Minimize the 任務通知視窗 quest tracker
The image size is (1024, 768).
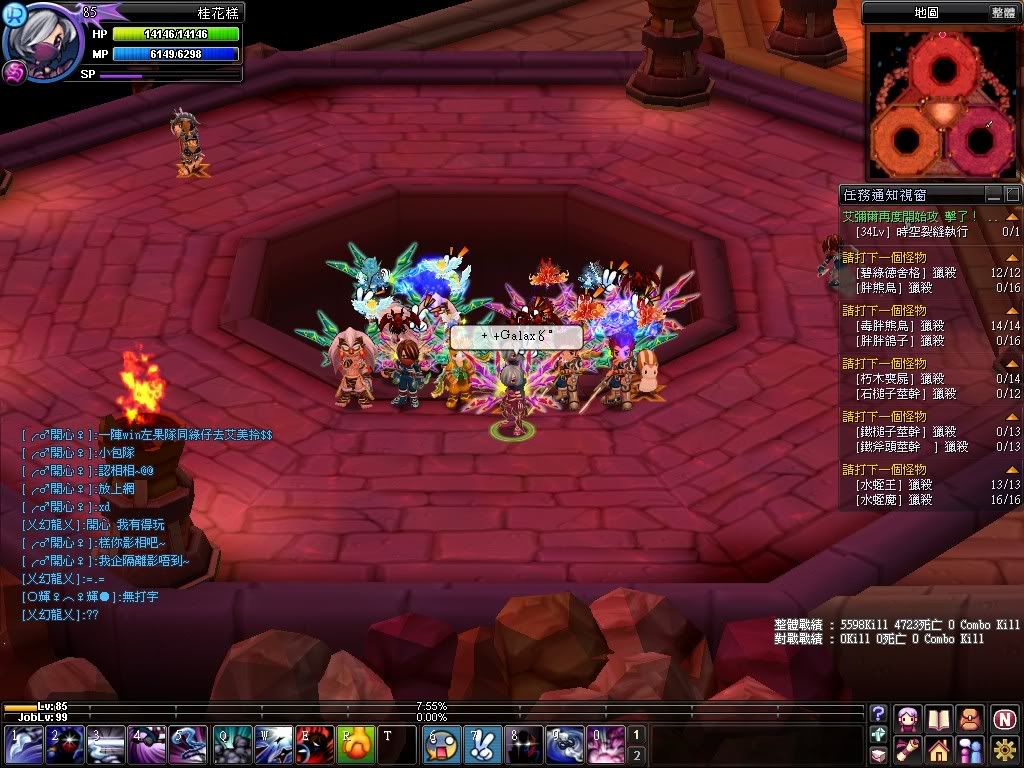point(993,194)
